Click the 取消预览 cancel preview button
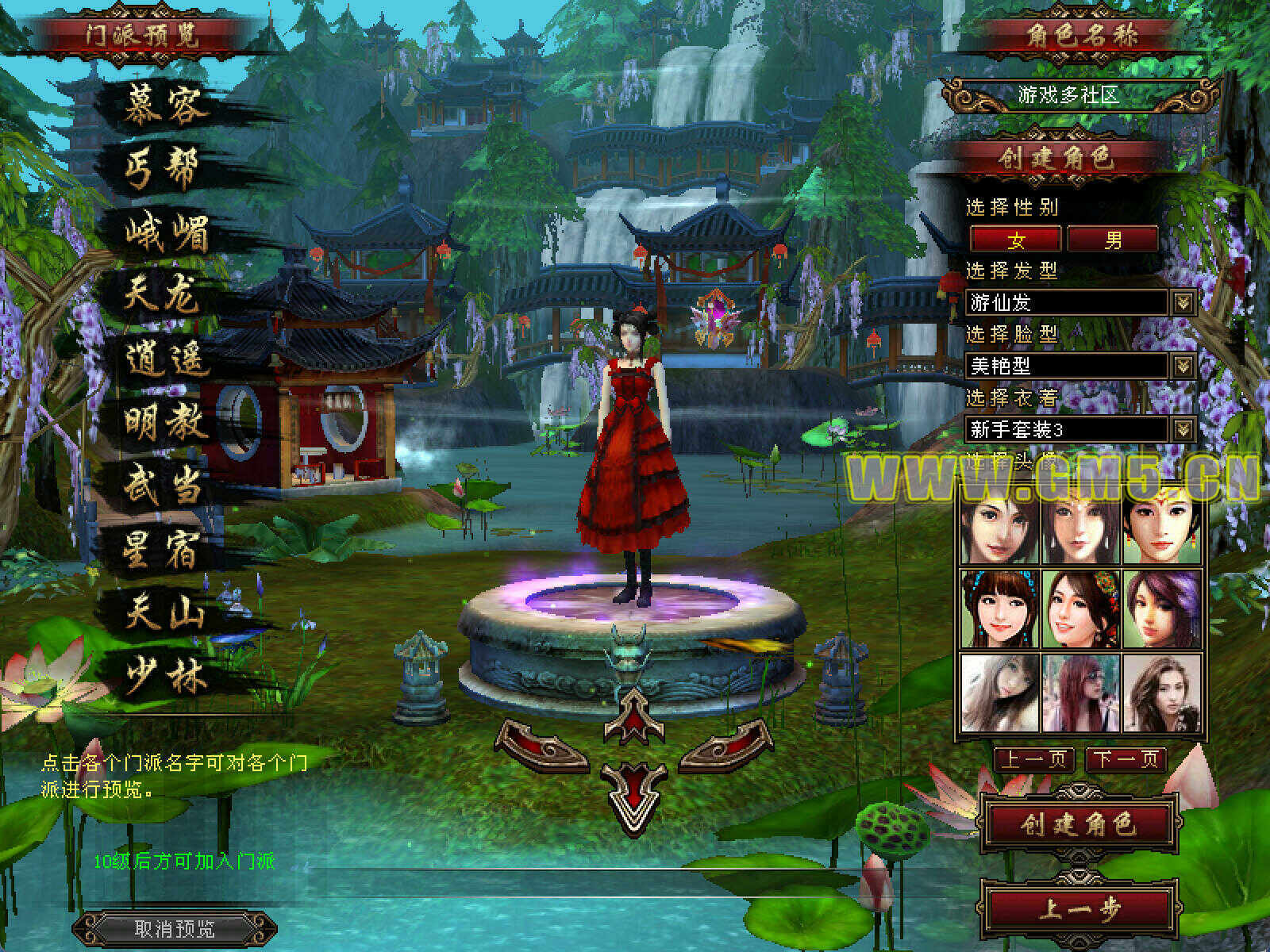The image size is (1270, 952). [x=175, y=928]
